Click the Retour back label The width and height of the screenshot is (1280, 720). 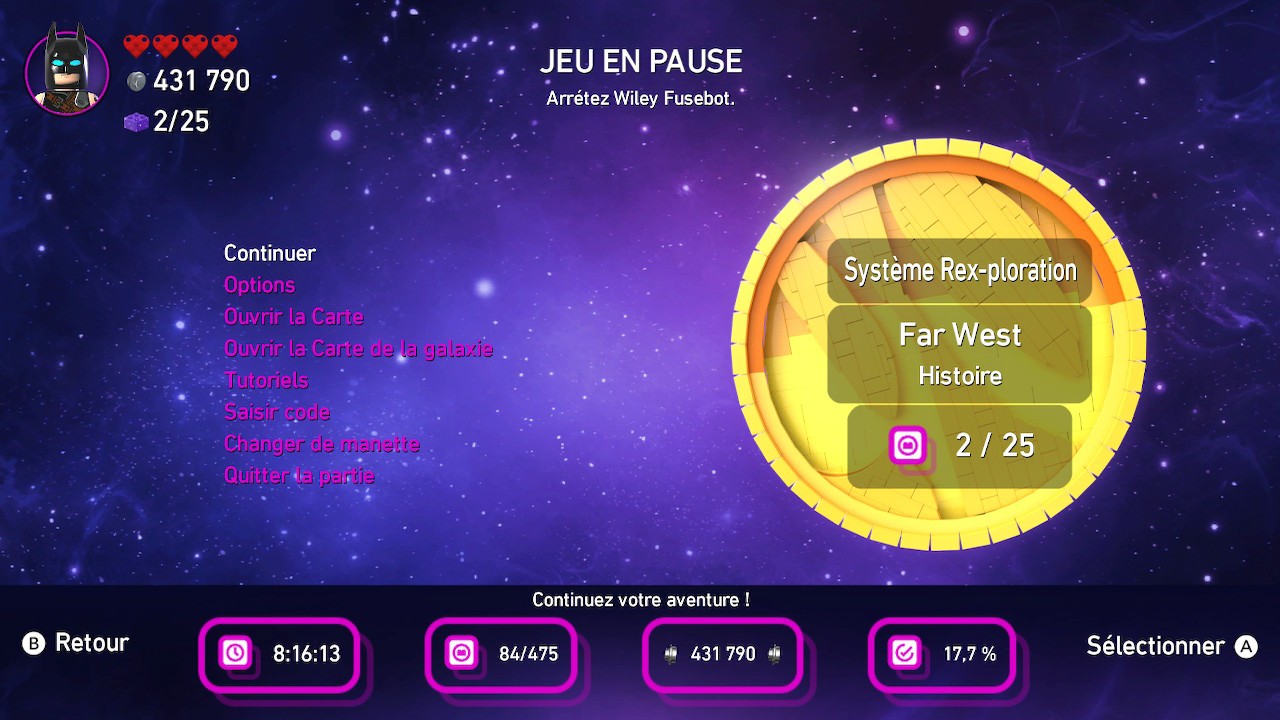click(x=91, y=643)
